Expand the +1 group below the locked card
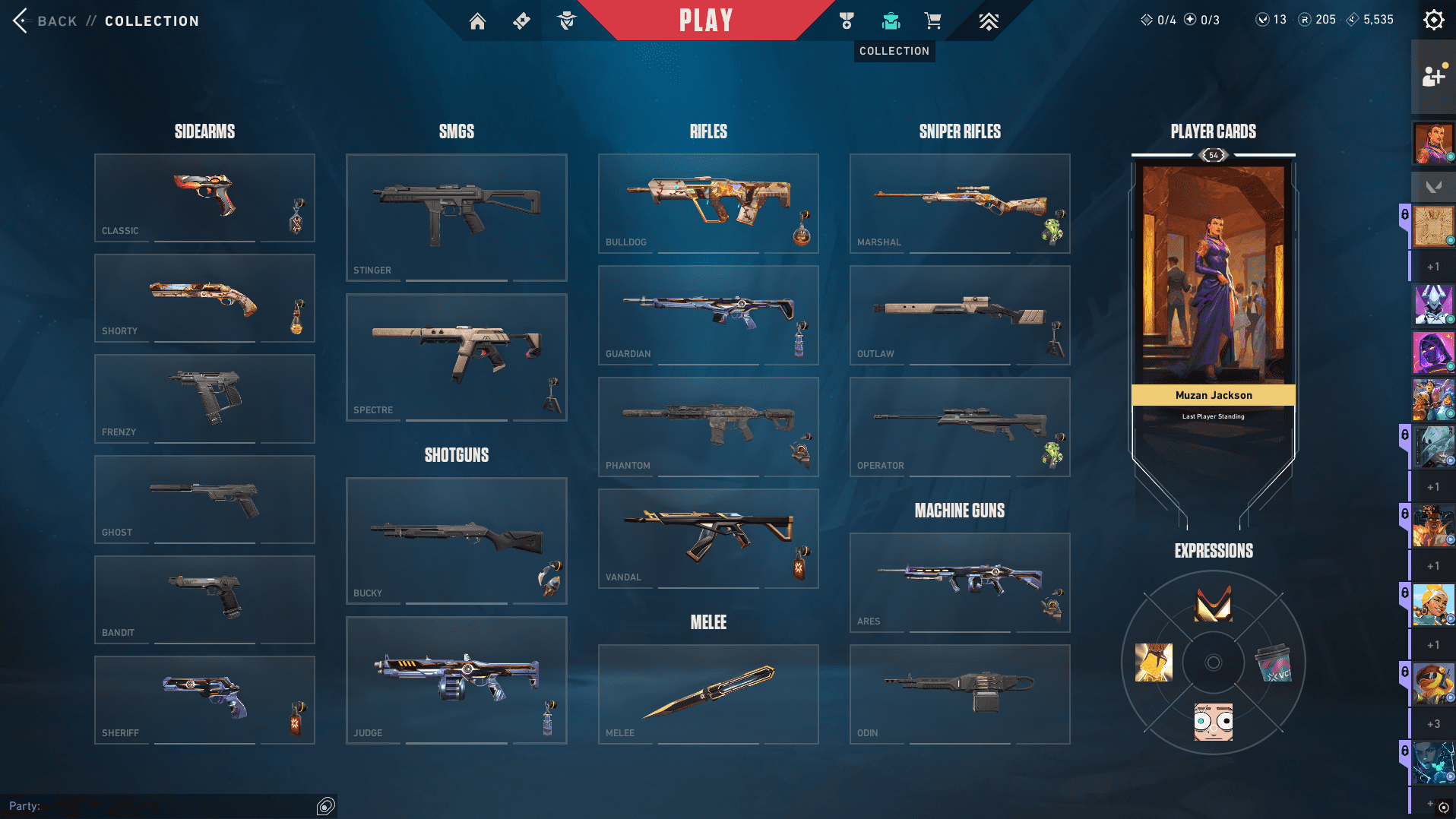Image resolution: width=1456 pixels, height=819 pixels. point(1432,486)
